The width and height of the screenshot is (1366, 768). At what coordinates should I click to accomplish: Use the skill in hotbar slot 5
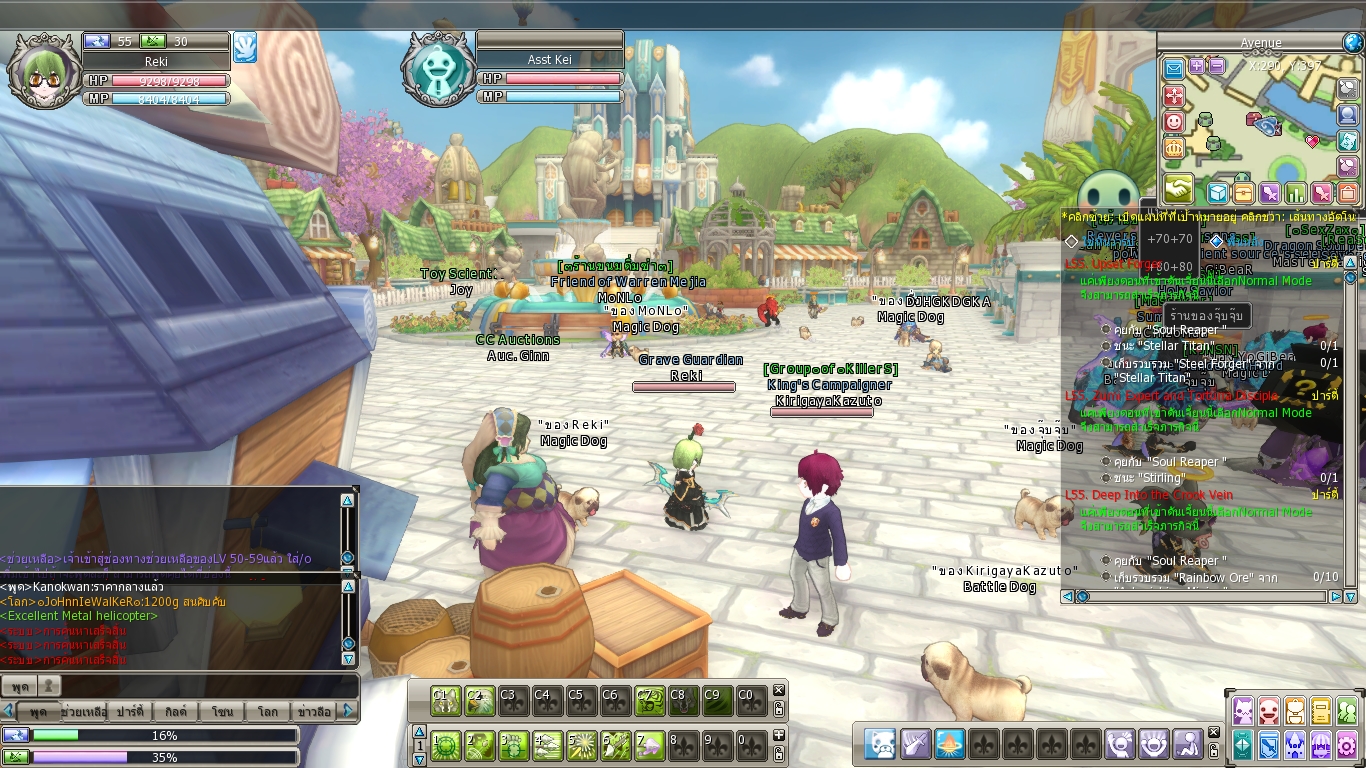[x=581, y=745]
